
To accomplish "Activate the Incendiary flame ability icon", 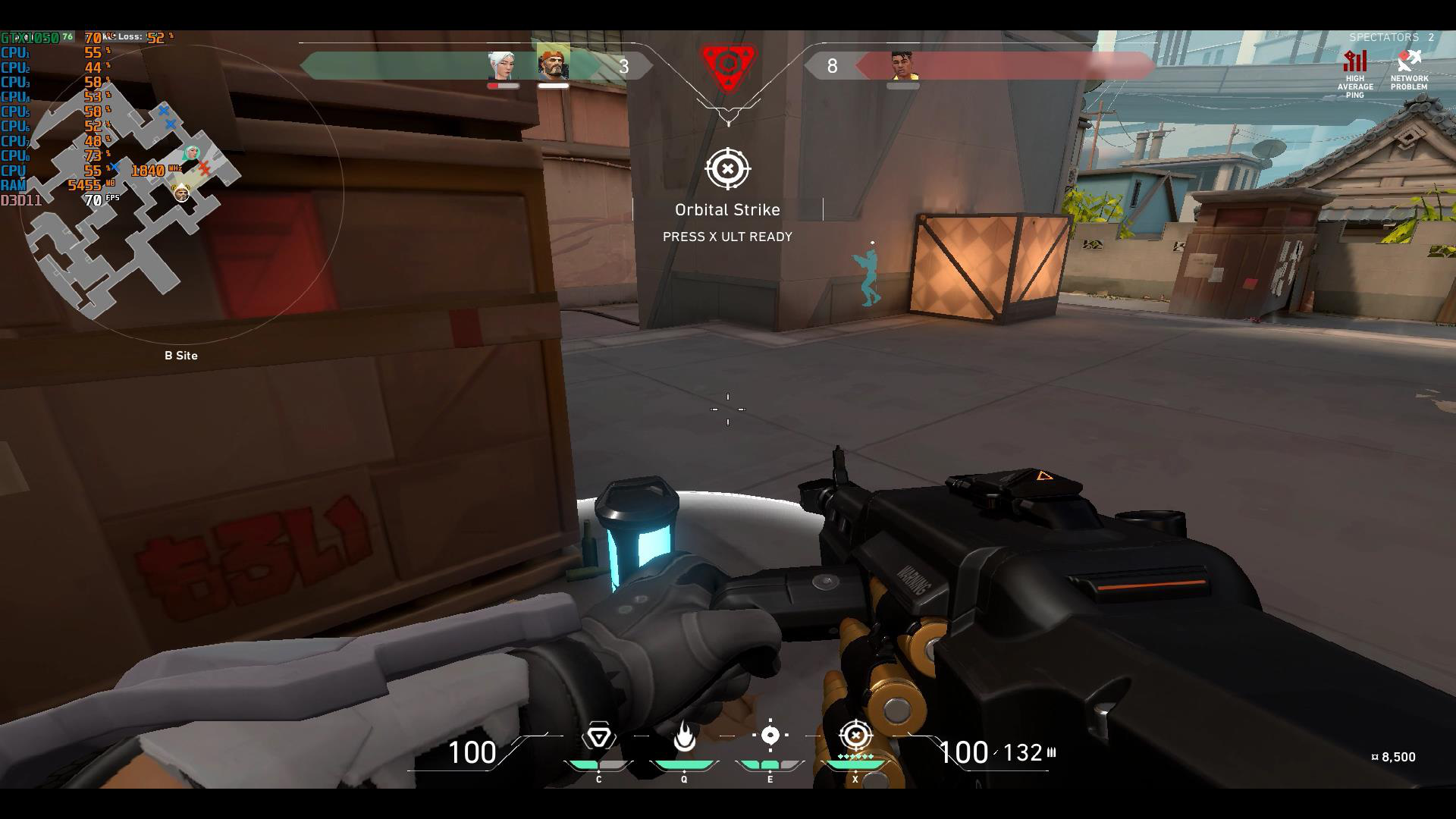I will coord(684,736).
